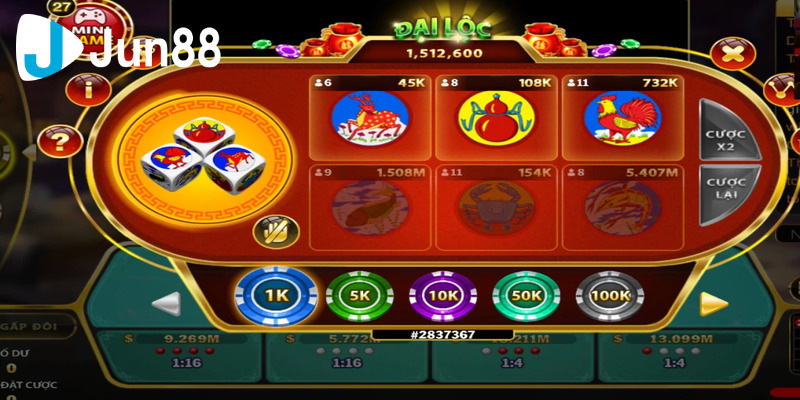Select the grey 100K chip

(609, 296)
